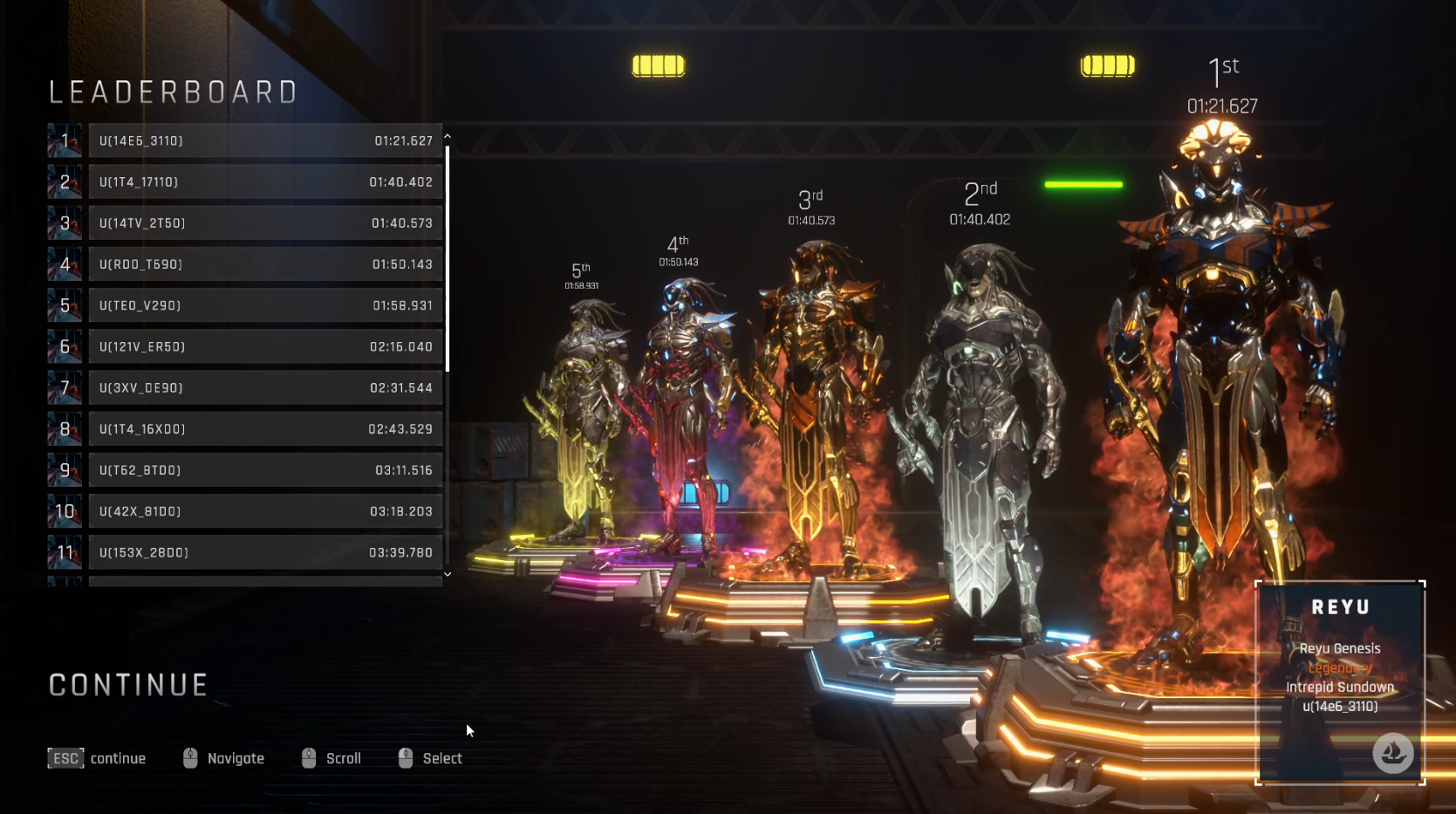Select fourth place row U(RDO_T590)
Viewport: 1456px width, 814px height.
[265, 264]
